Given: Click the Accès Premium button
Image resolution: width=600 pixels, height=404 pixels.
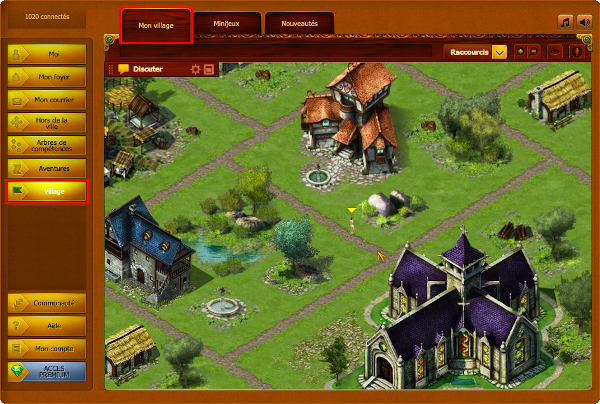Looking at the screenshot, I should (x=47, y=372).
